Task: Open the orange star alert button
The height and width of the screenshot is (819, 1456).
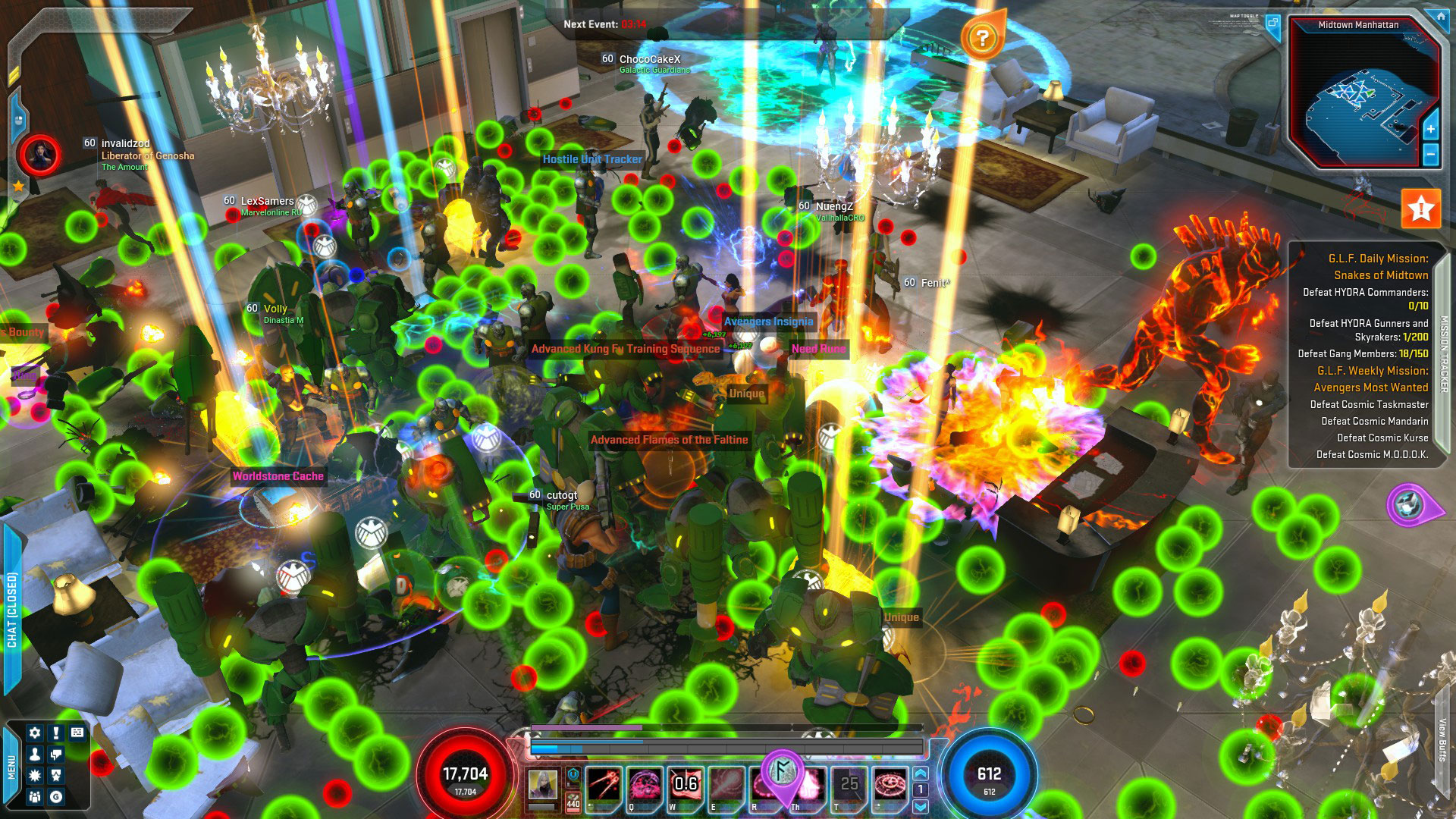Action: [1420, 209]
